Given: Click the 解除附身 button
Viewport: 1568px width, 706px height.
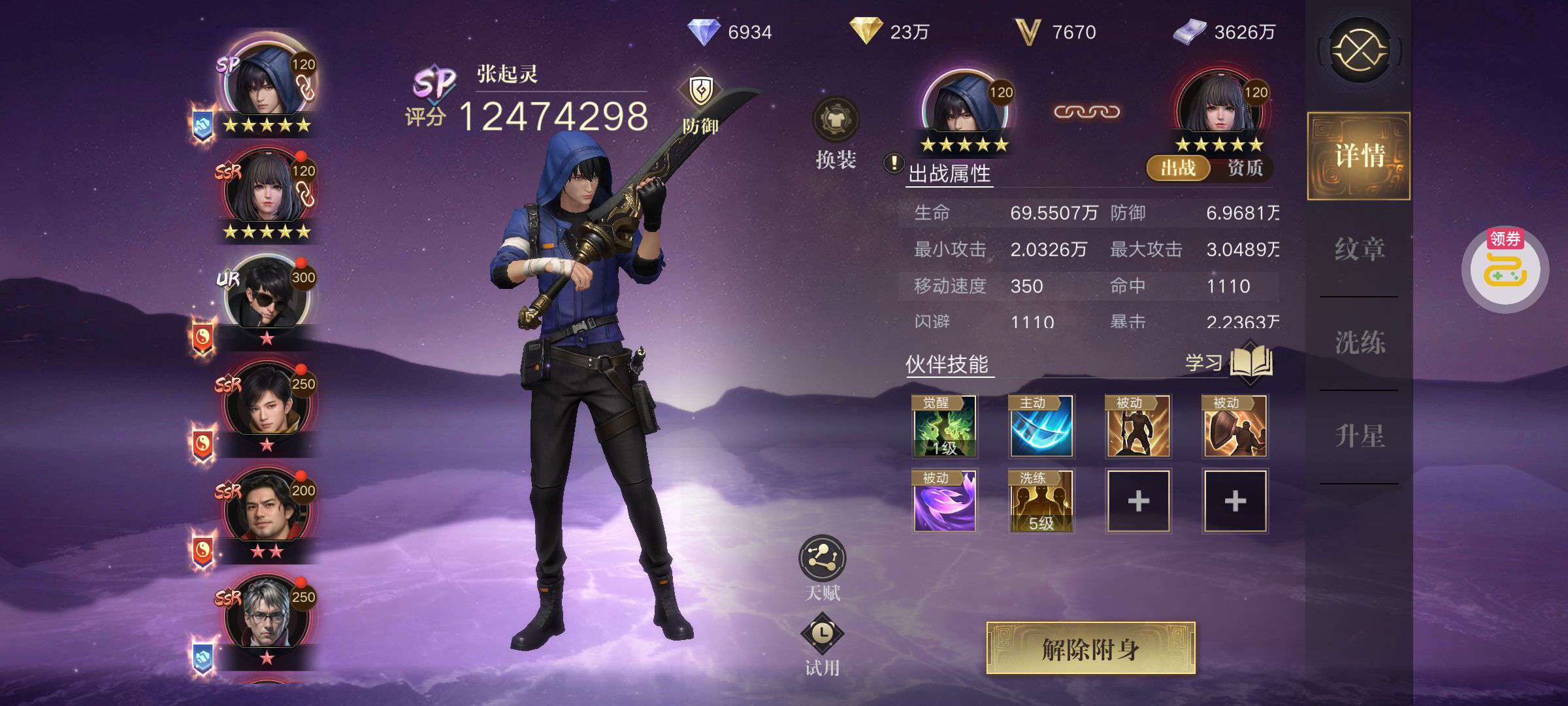Looking at the screenshot, I should tap(1090, 648).
